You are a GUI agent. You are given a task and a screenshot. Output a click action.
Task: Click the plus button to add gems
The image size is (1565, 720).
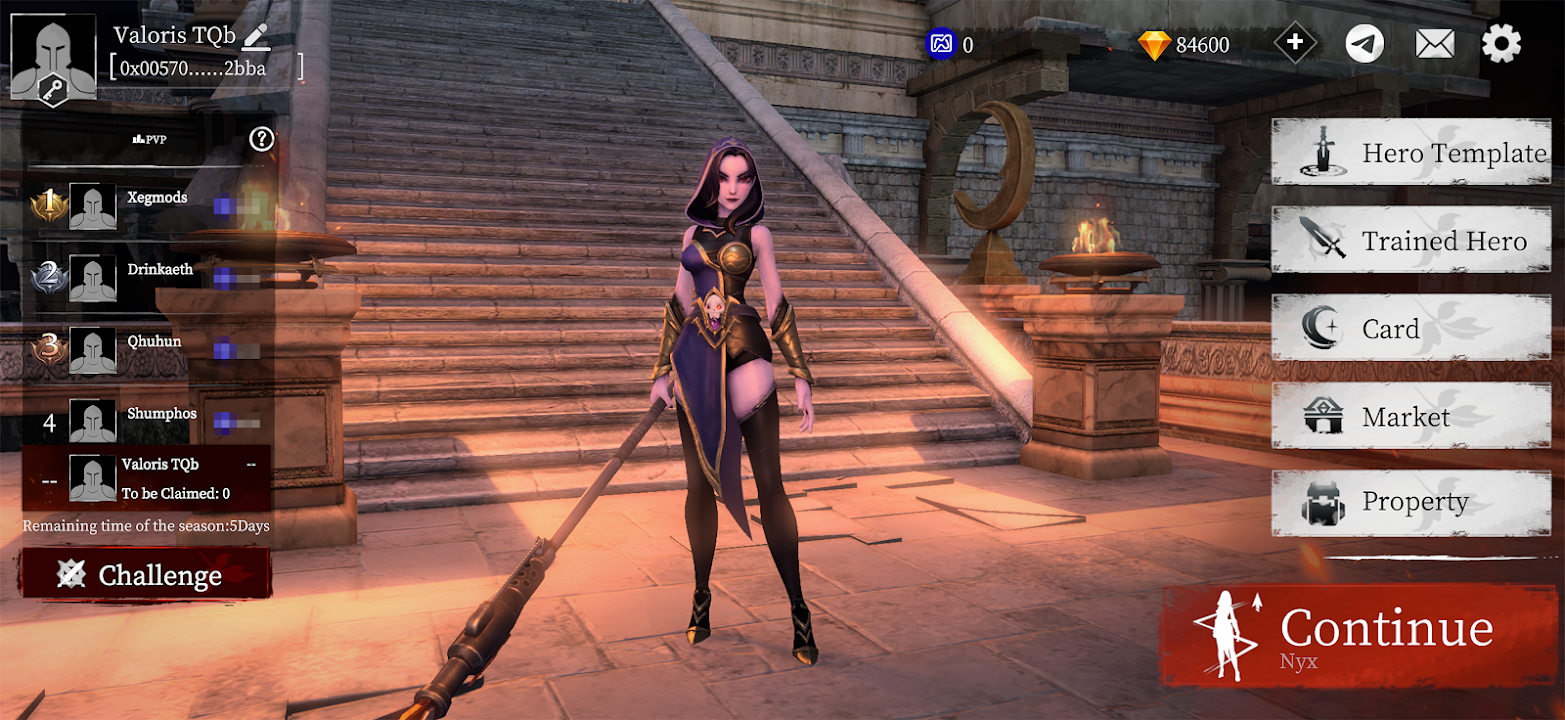tap(1295, 43)
